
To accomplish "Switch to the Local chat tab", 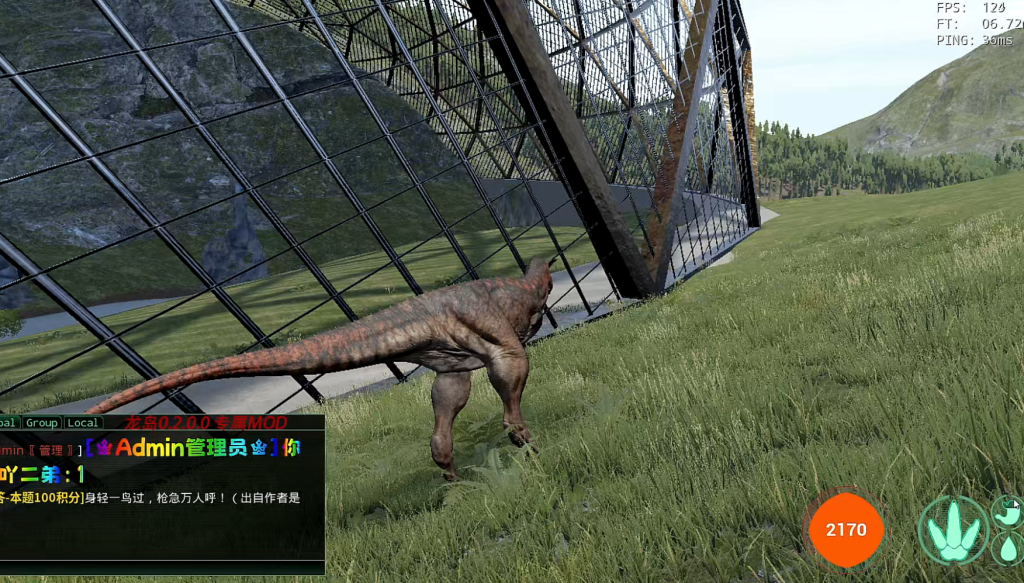I will (x=82, y=423).
